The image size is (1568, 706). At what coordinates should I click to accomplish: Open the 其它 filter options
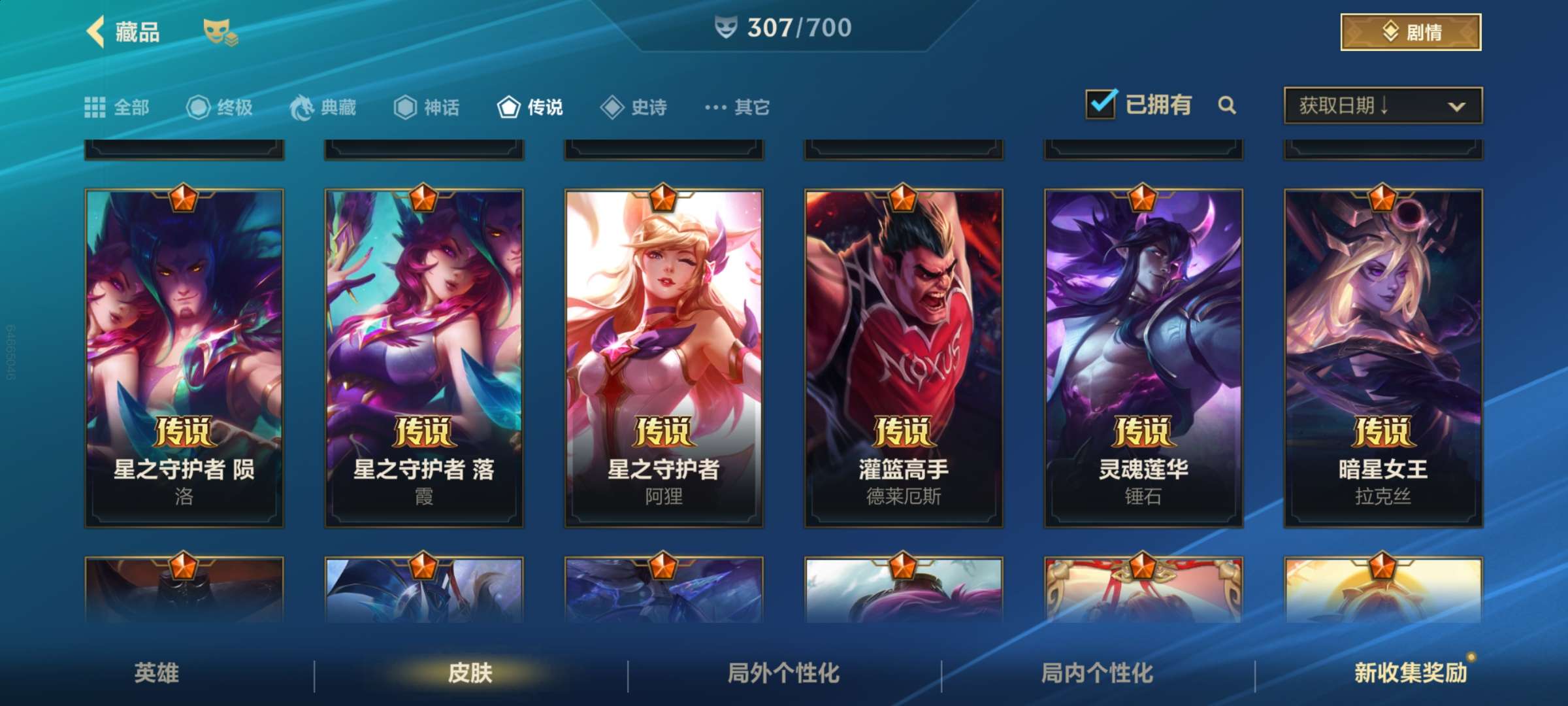coord(738,107)
